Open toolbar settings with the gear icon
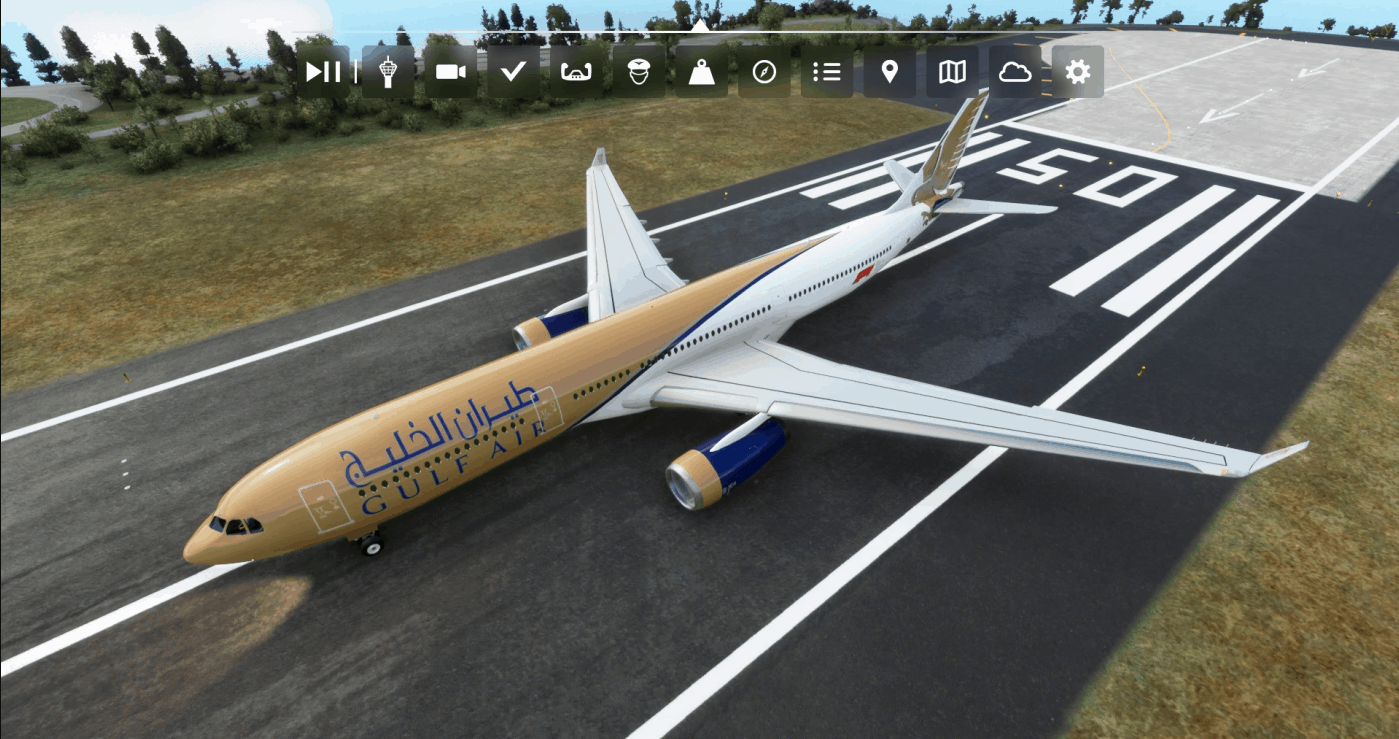Screen dimensions: 1399x739 click(x=1077, y=72)
